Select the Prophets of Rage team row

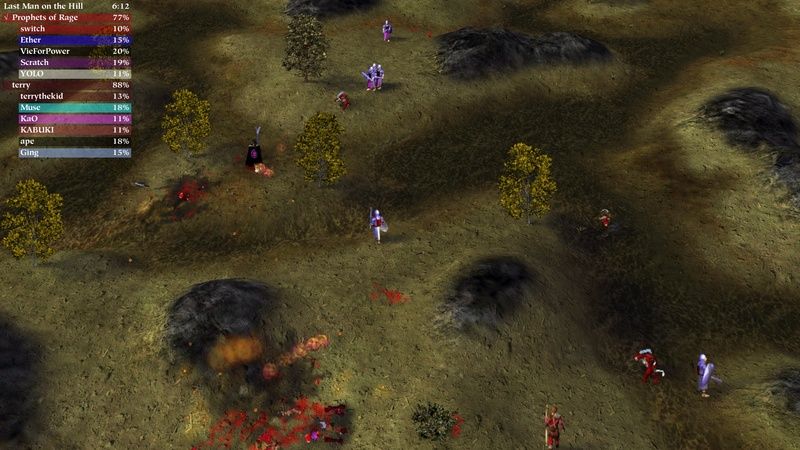coord(66,18)
